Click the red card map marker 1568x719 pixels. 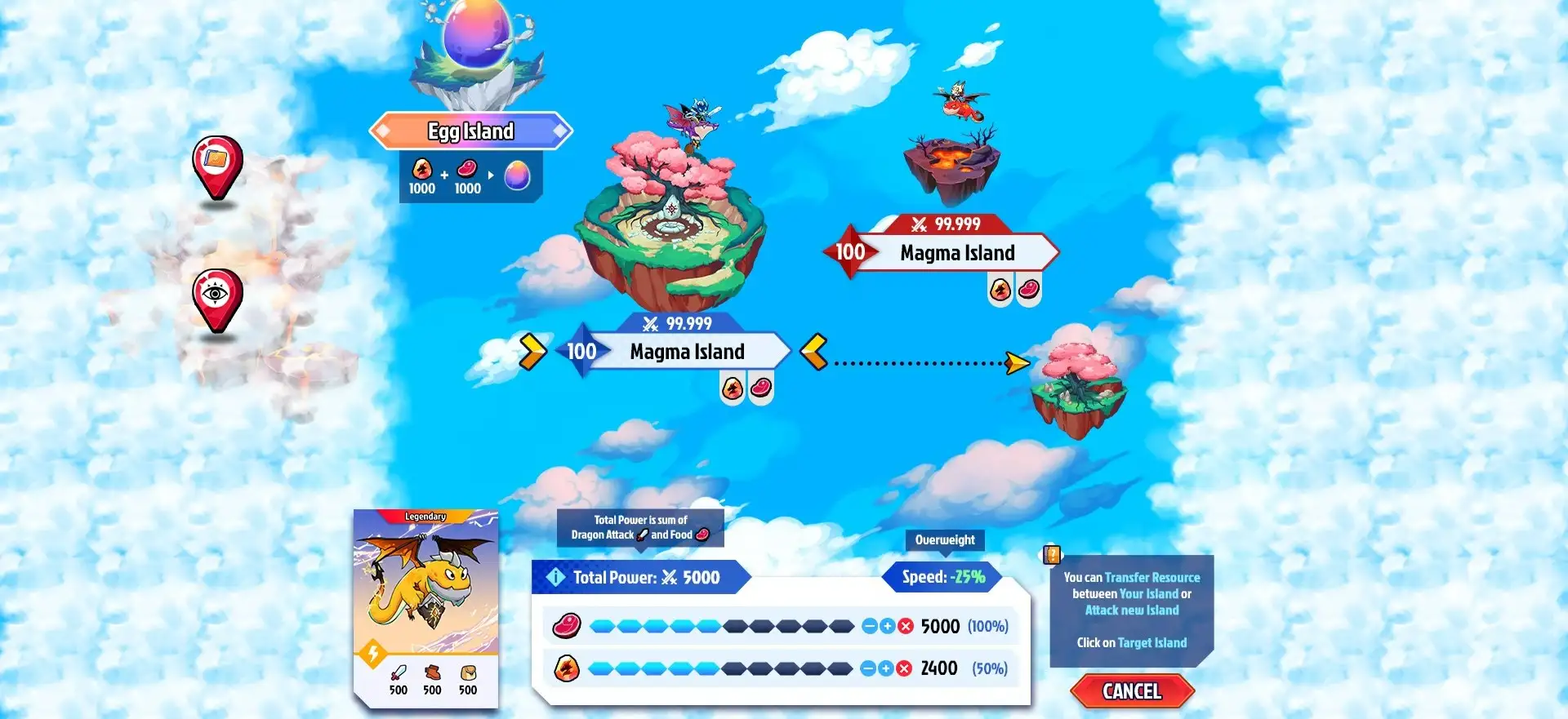[216, 163]
